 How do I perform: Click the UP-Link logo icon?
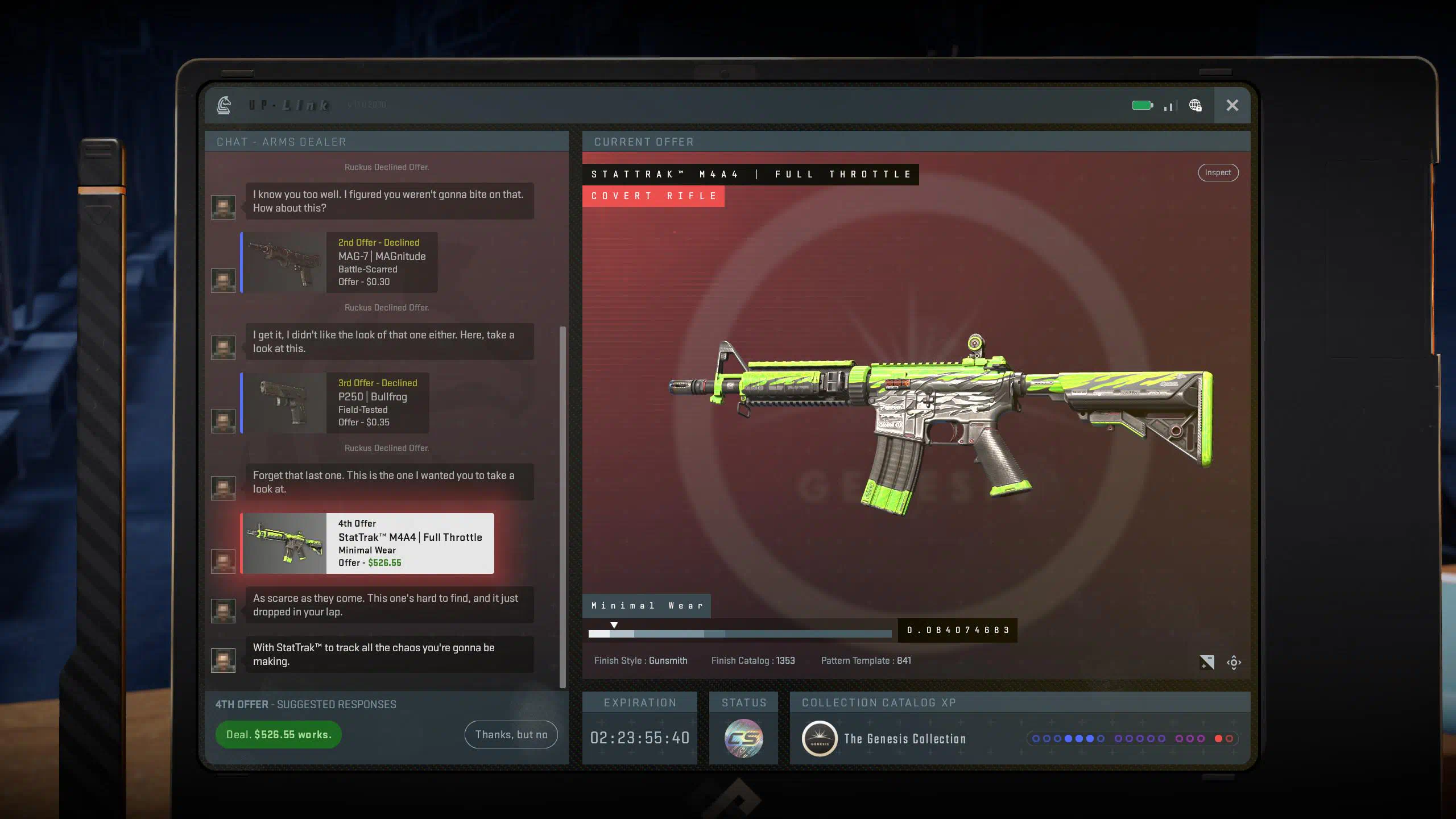coord(224,105)
